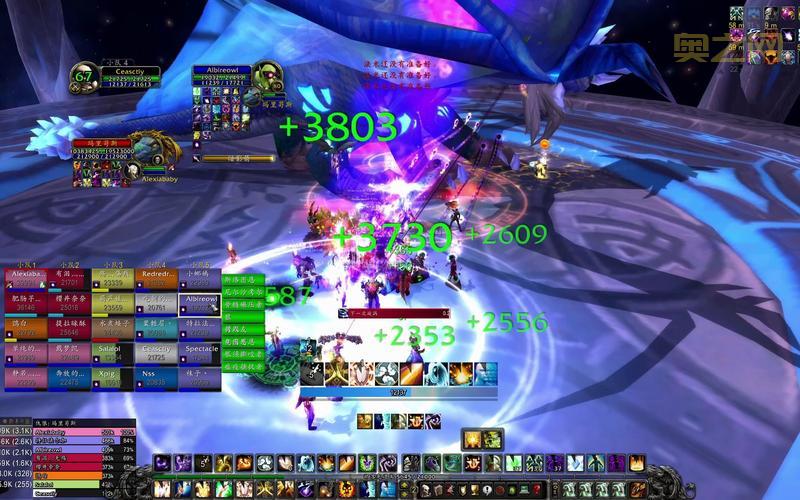Viewport: 800px width, 500px height.
Task: Select the Albireowl target portrait
Action: coord(267,78)
